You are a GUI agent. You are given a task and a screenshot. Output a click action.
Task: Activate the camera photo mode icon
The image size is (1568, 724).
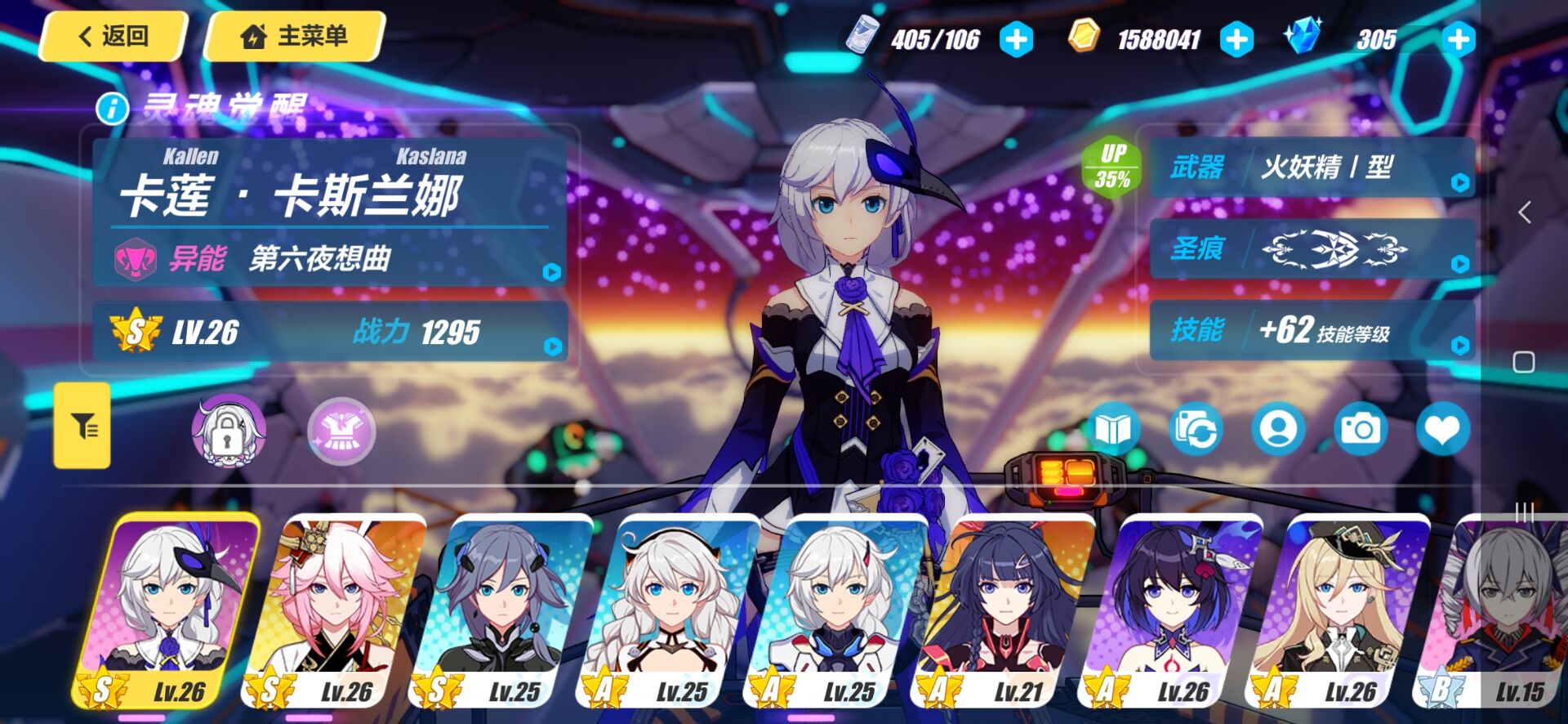point(1360,429)
